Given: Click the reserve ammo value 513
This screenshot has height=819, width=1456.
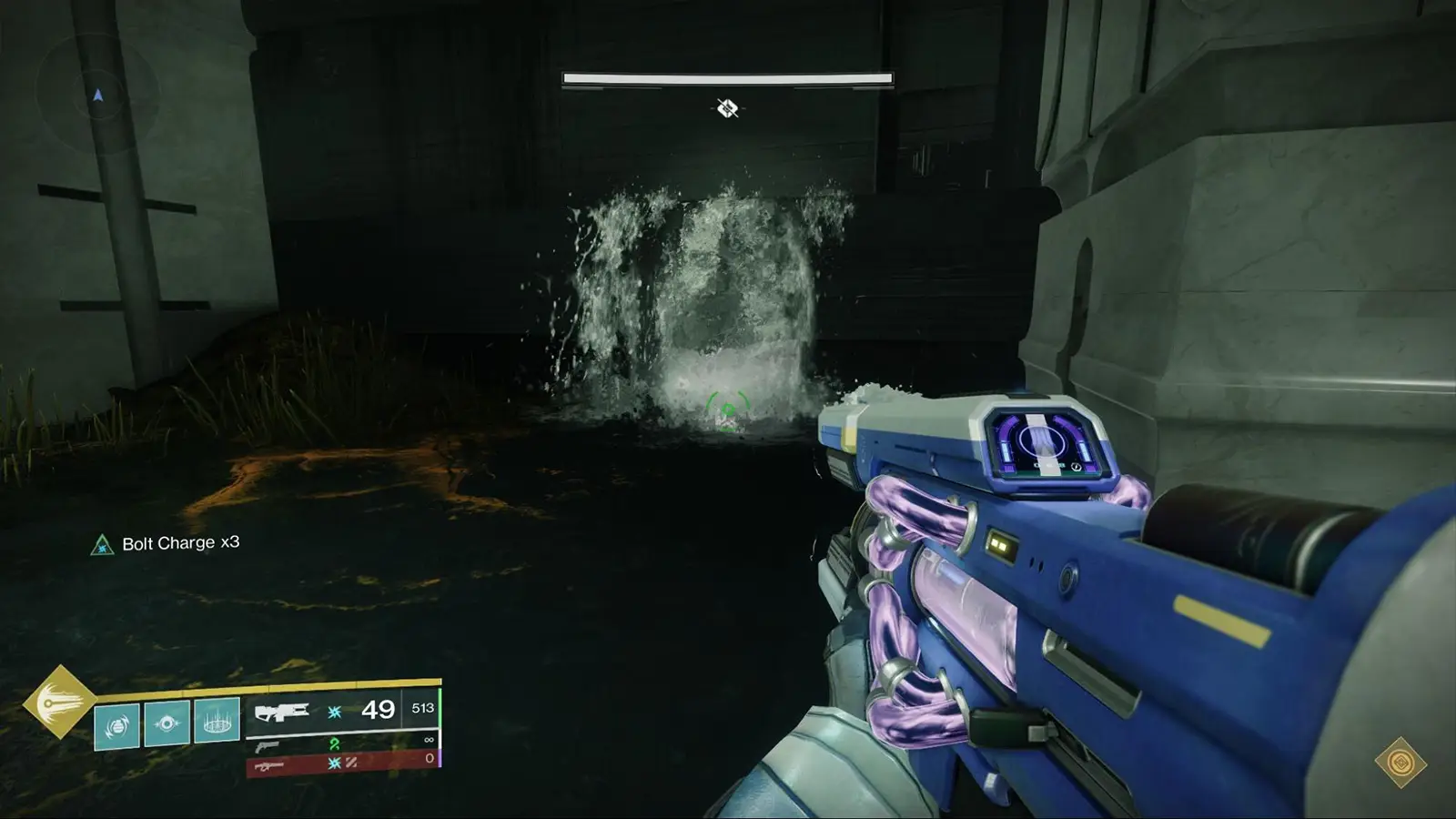Looking at the screenshot, I should [424, 708].
